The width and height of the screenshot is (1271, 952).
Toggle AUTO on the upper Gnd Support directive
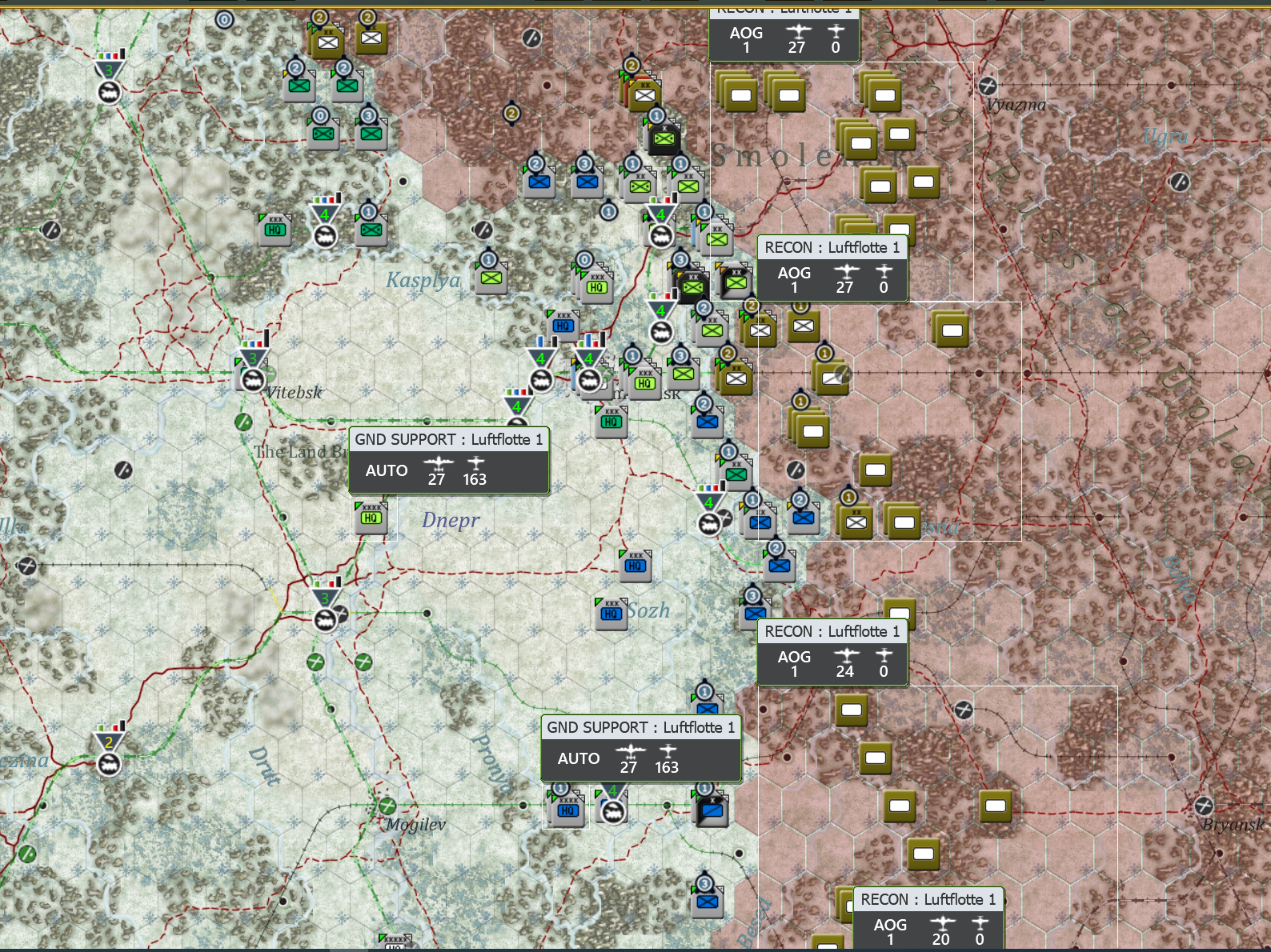(x=387, y=470)
